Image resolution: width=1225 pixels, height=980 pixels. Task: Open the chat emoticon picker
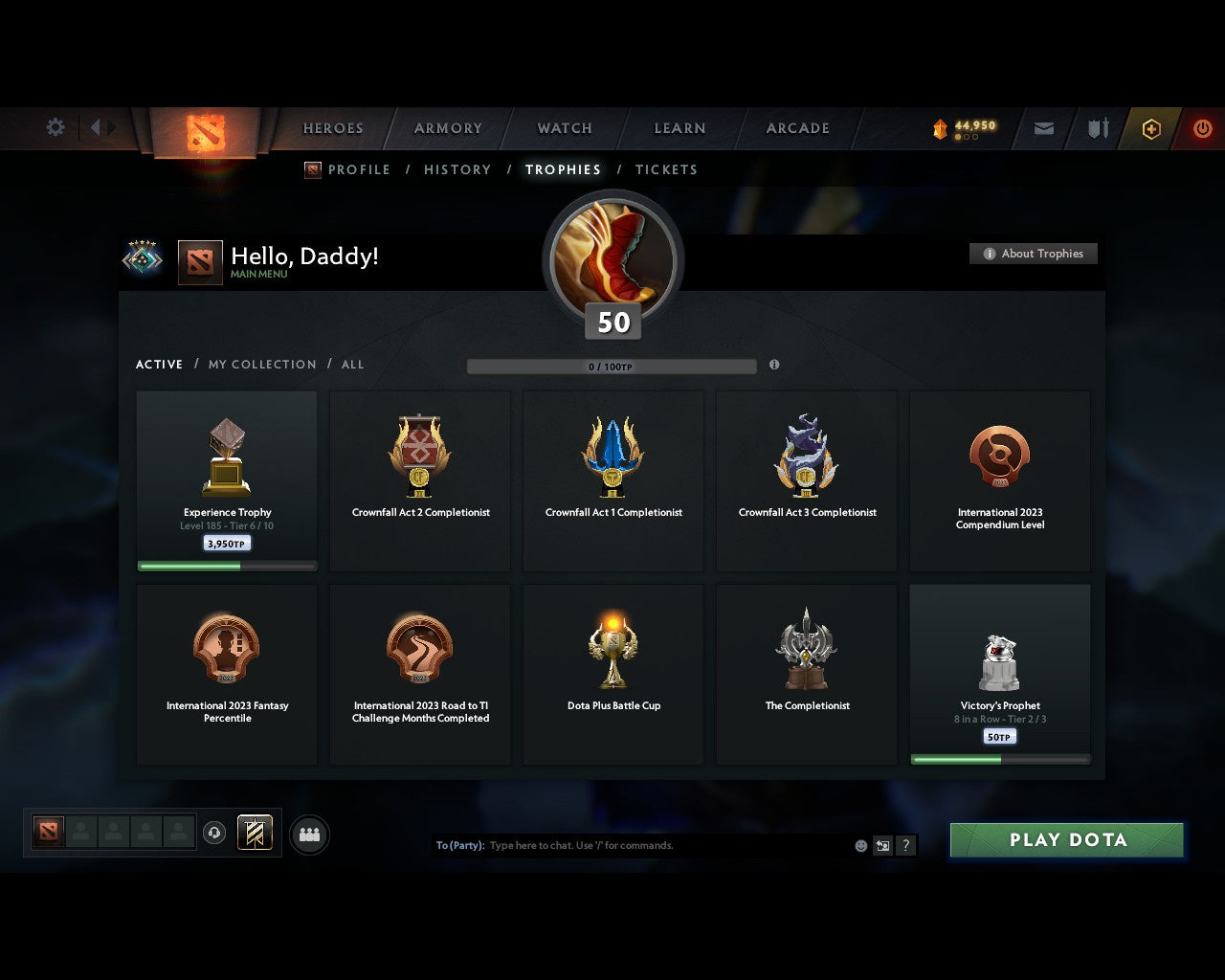859,845
